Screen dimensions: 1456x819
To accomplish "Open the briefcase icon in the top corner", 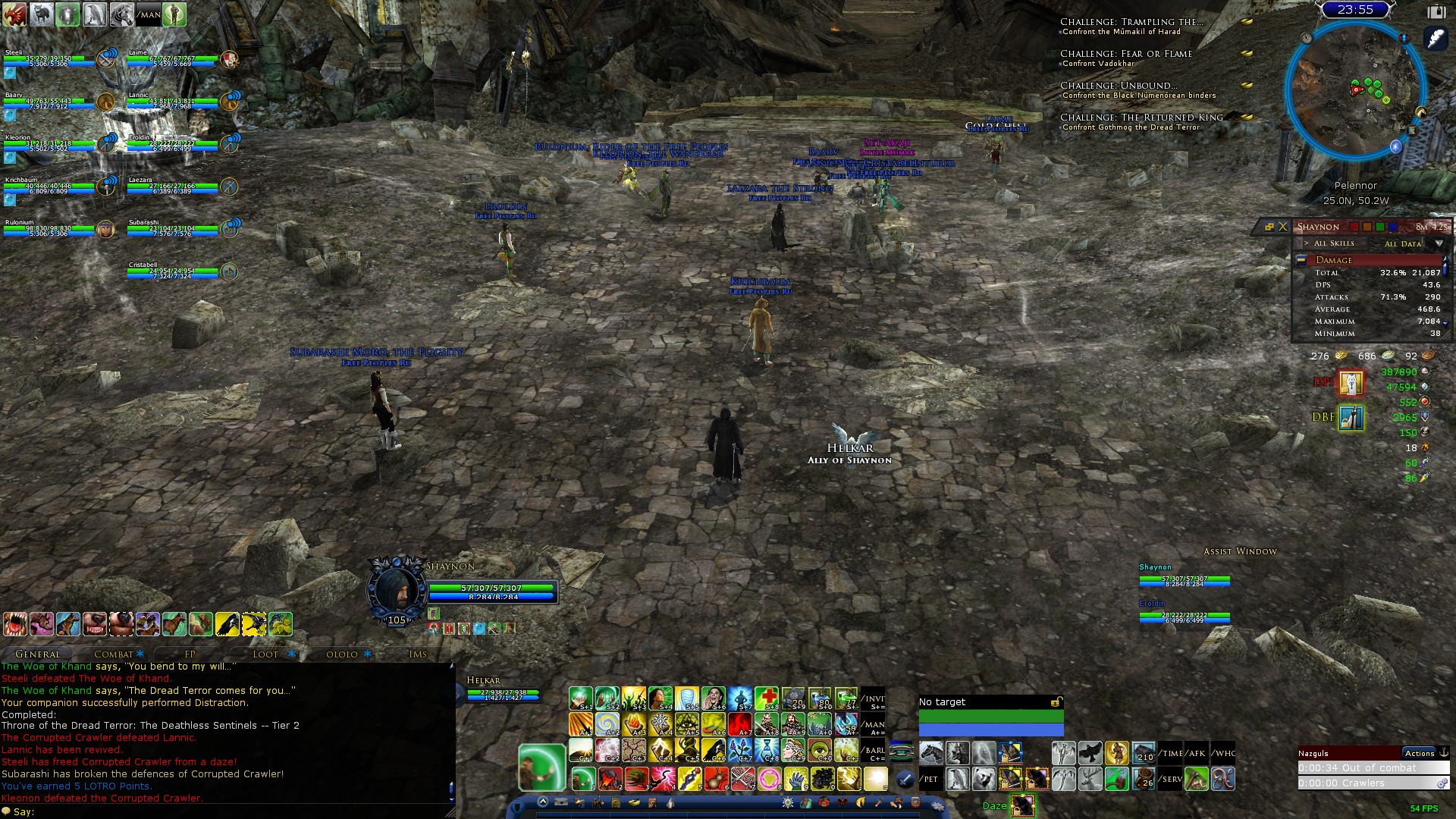I will 1436,11.
